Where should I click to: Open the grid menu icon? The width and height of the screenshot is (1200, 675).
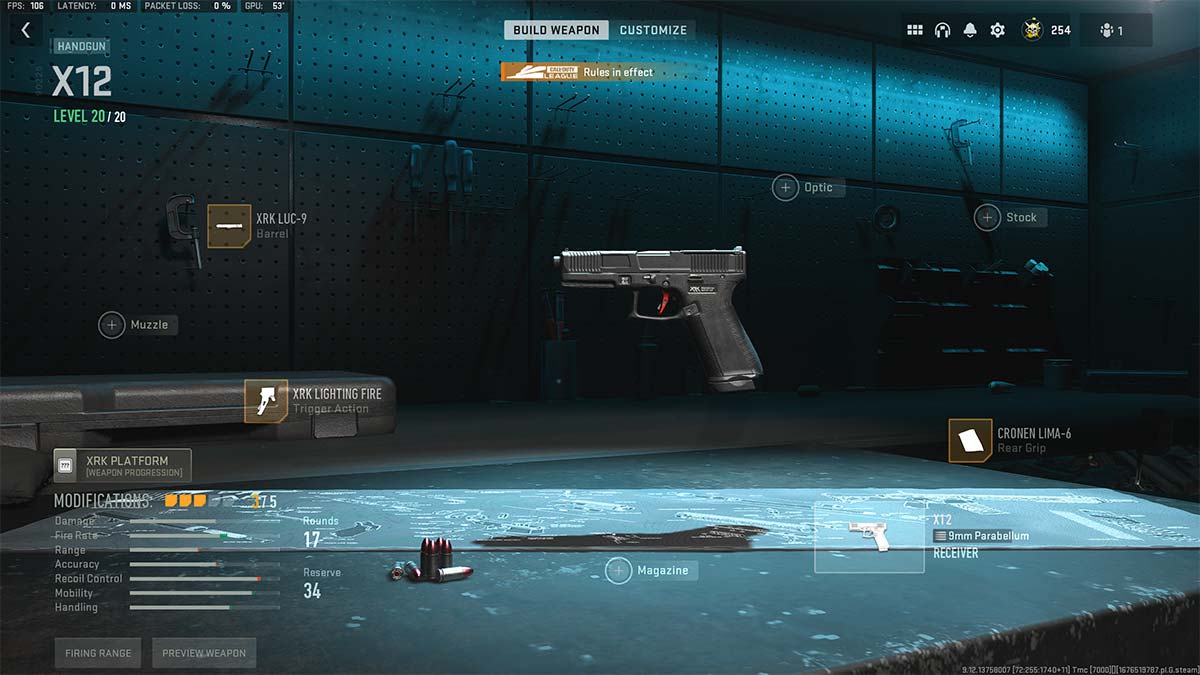point(914,30)
